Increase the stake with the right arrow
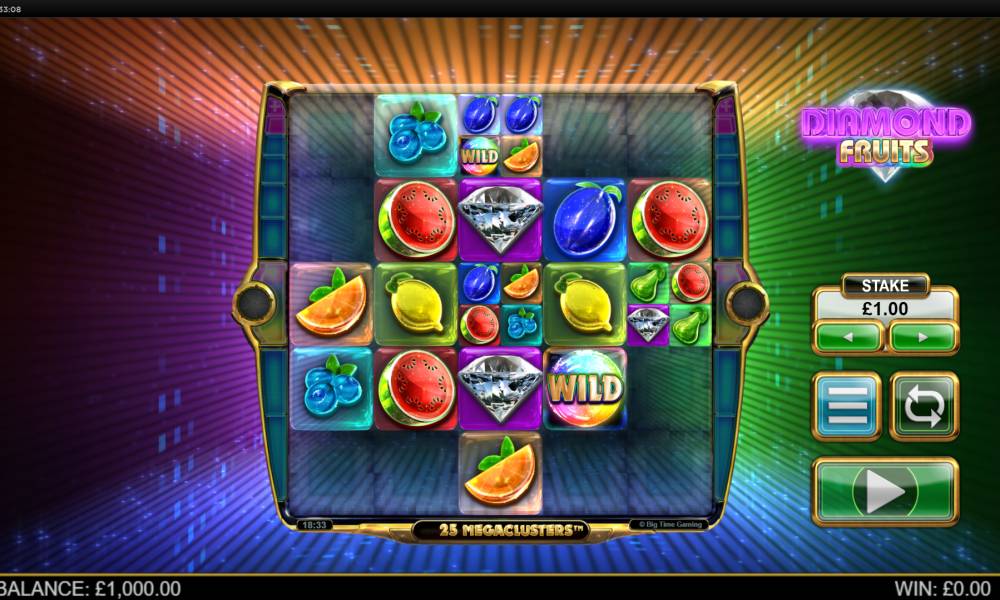1000x600 pixels. (922, 337)
